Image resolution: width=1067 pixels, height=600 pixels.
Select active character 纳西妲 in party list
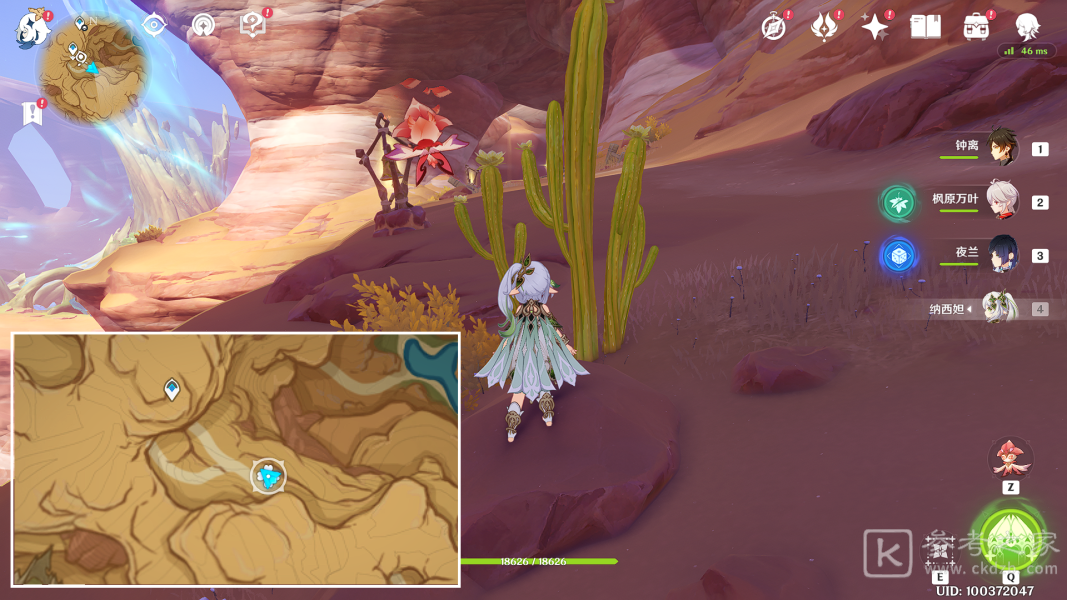pos(1000,308)
